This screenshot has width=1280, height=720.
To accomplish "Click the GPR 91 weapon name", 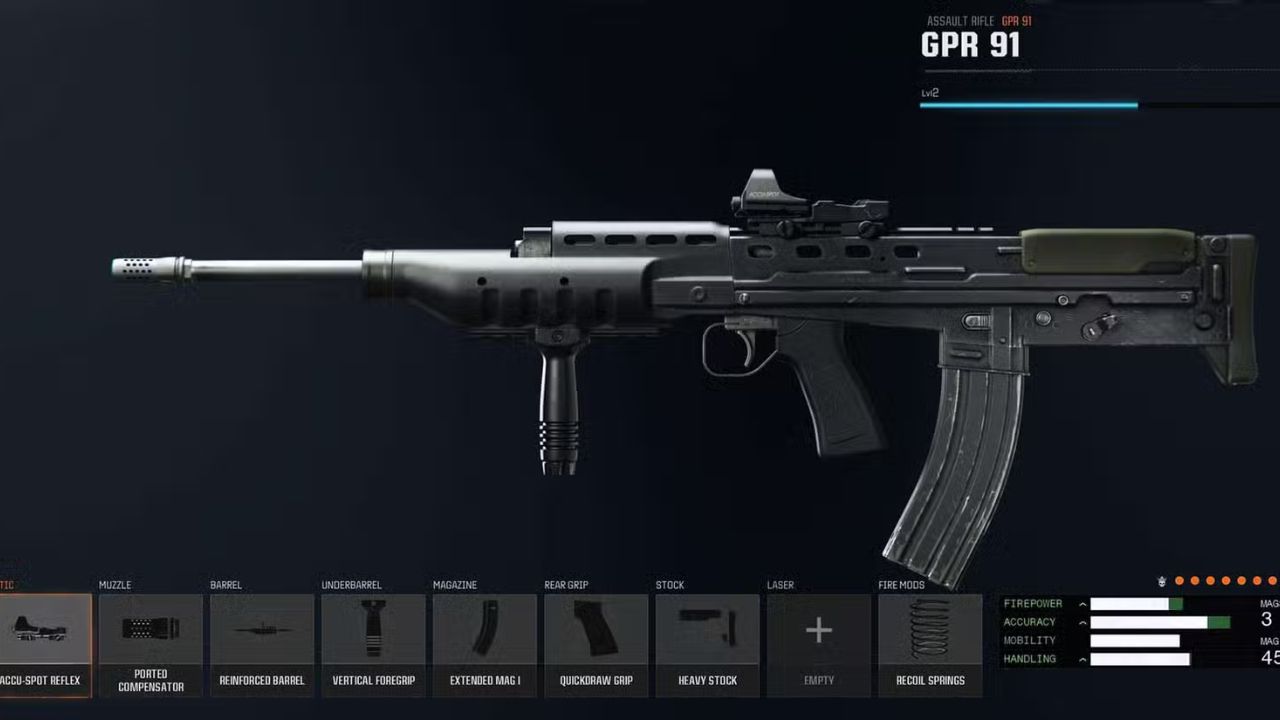I will coord(971,45).
